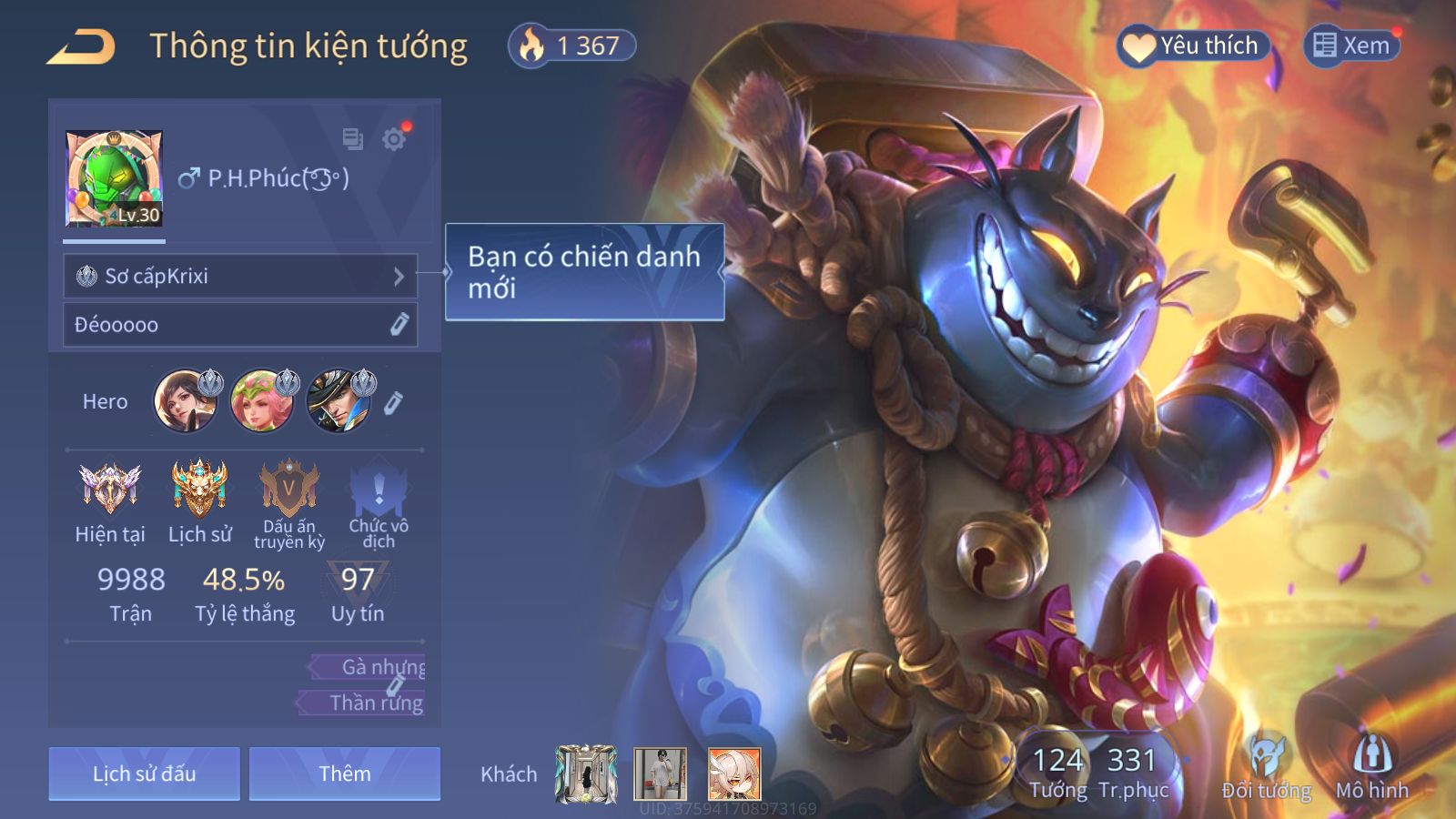This screenshot has width=1456, height=819.
Task: Open profile settings gear icon
Action: [x=394, y=139]
